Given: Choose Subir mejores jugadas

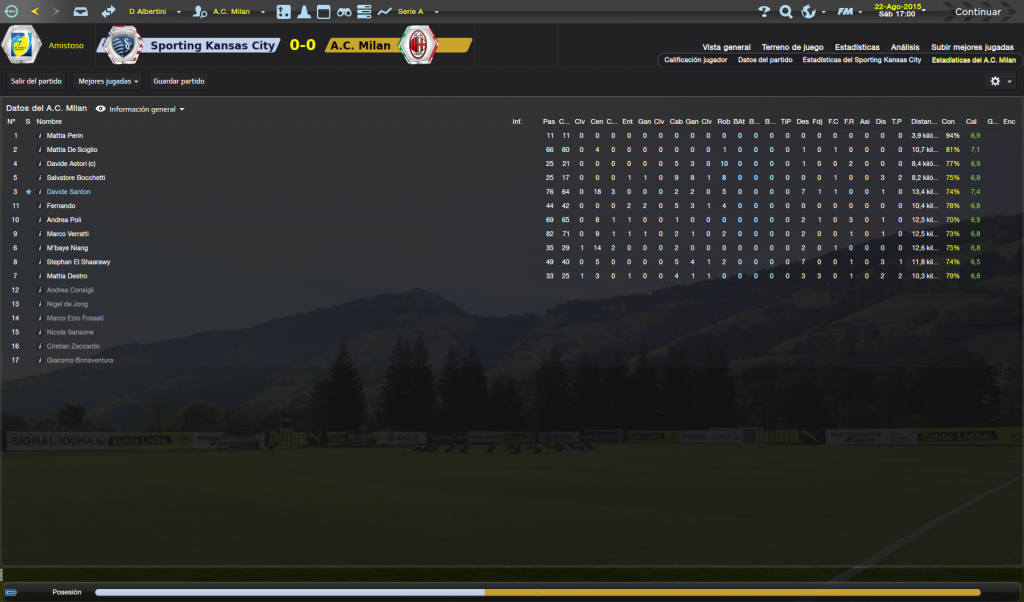Looking at the screenshot, I should click(x=972, y=47).
